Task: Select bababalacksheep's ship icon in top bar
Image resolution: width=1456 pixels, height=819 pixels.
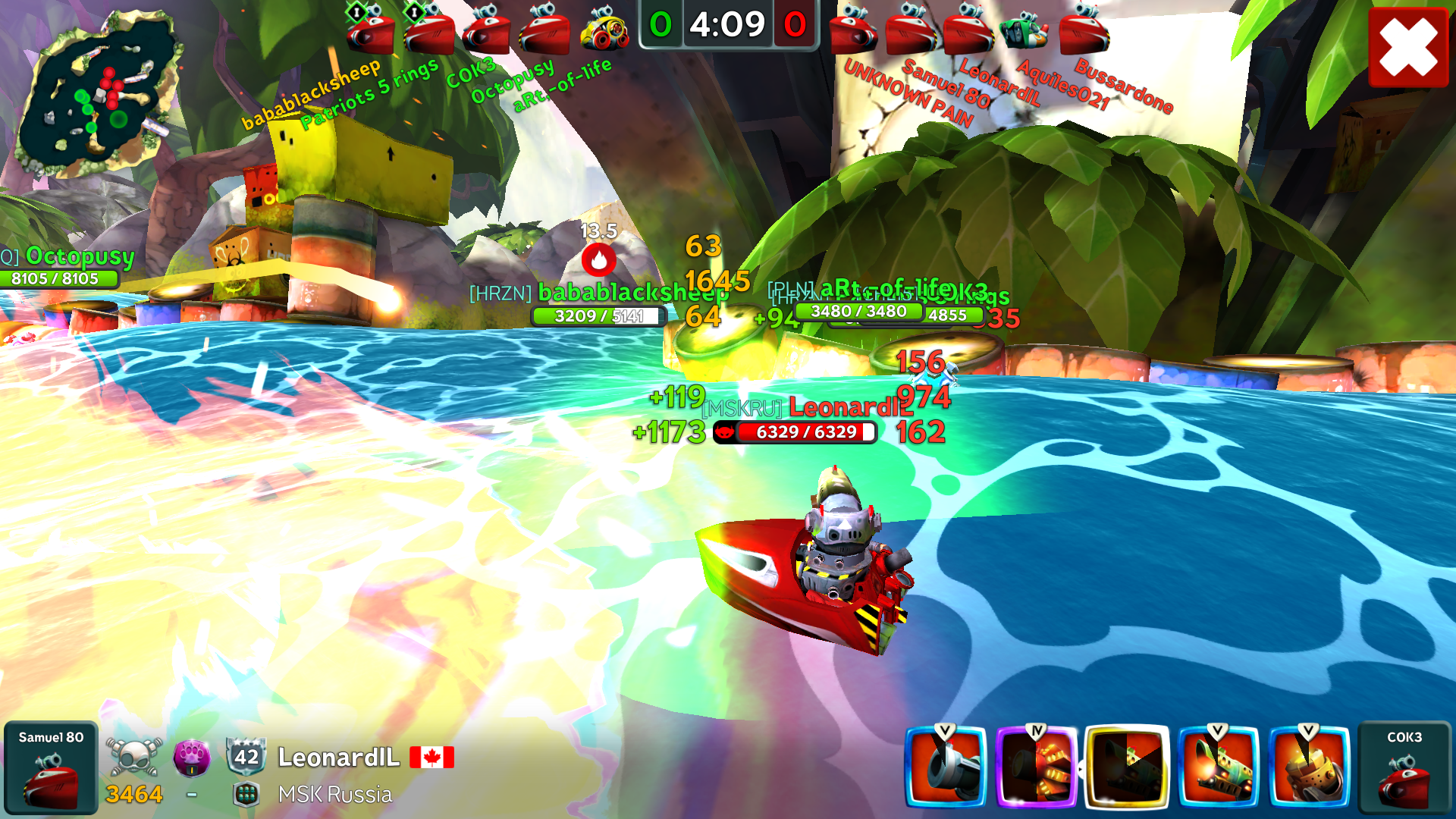Action: pyautogui.click(x=370, y=32)
